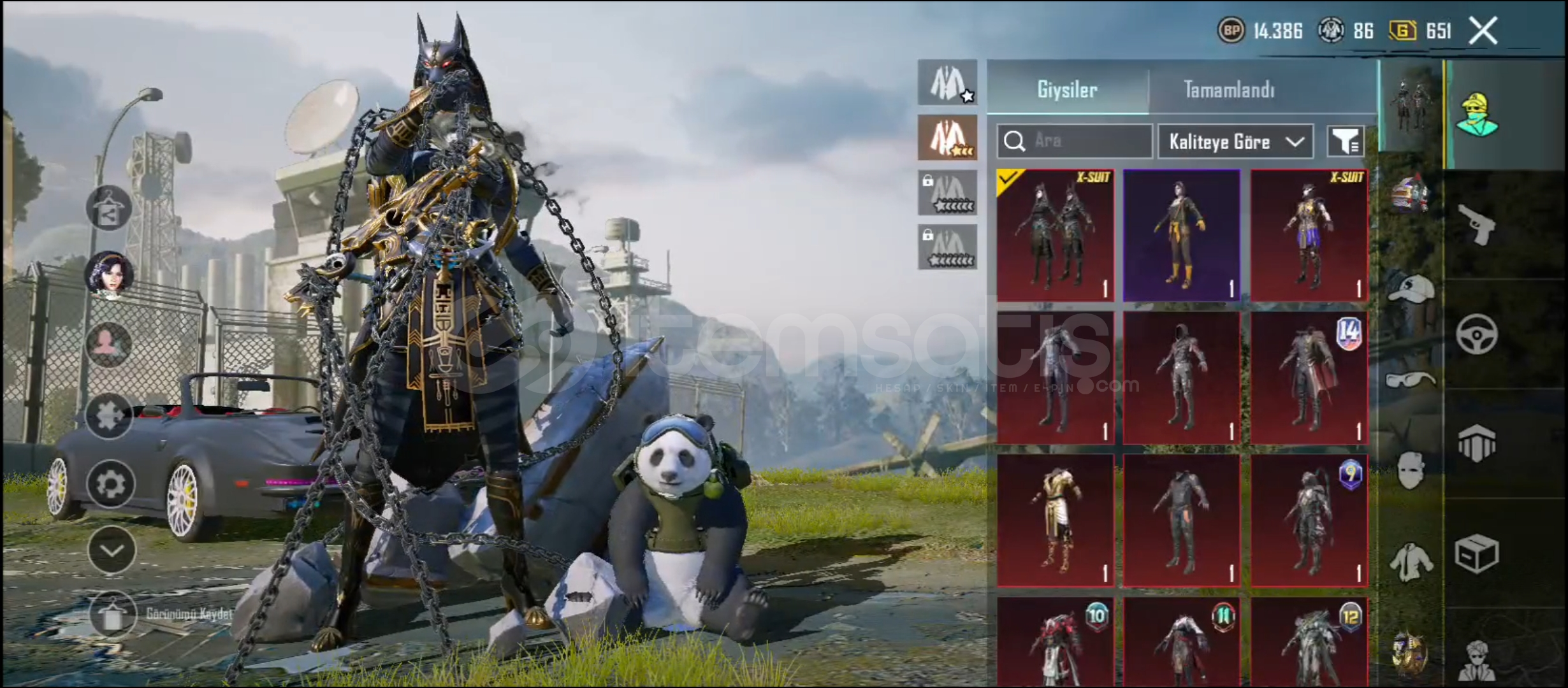Click the gear settings button
Viewport: 1568px width, 688px height.
pos(111,484)
